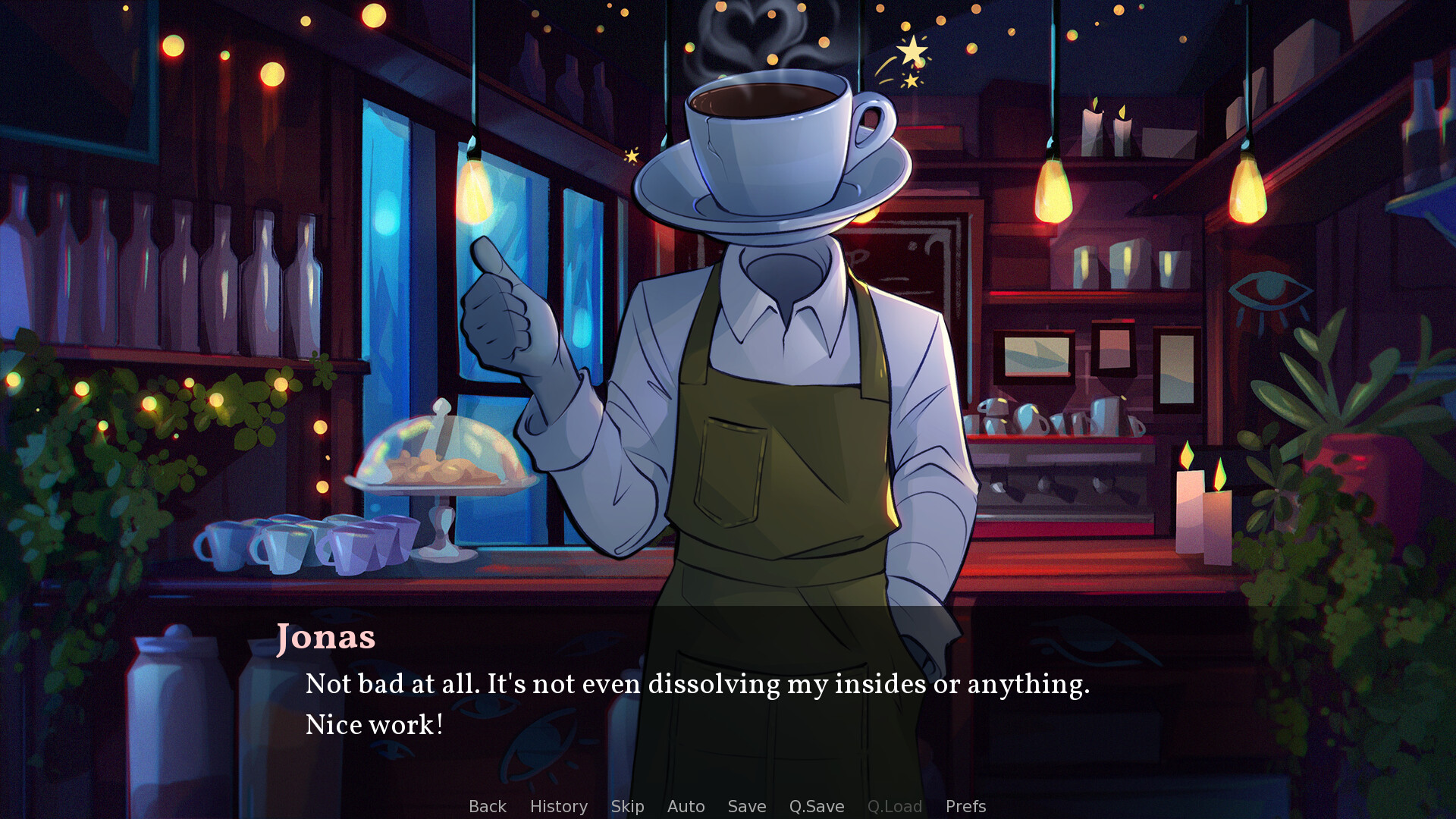Toggle Auto-forward mode
Screen dimensions: 1456x819
click(x=686, y=806)
